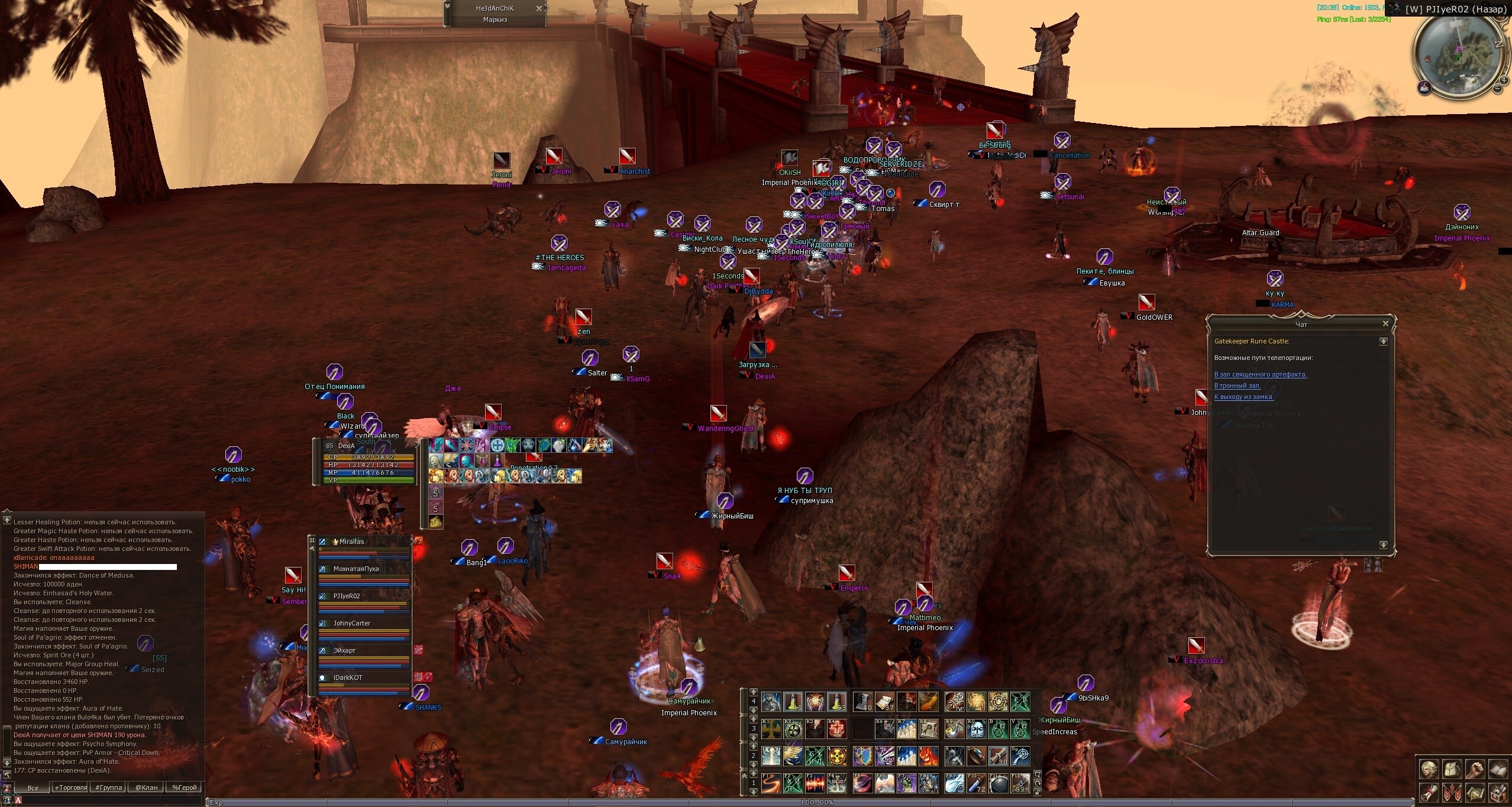
Task: Activate the F4 cross skill on hotbar
Action: coord(836,784)
